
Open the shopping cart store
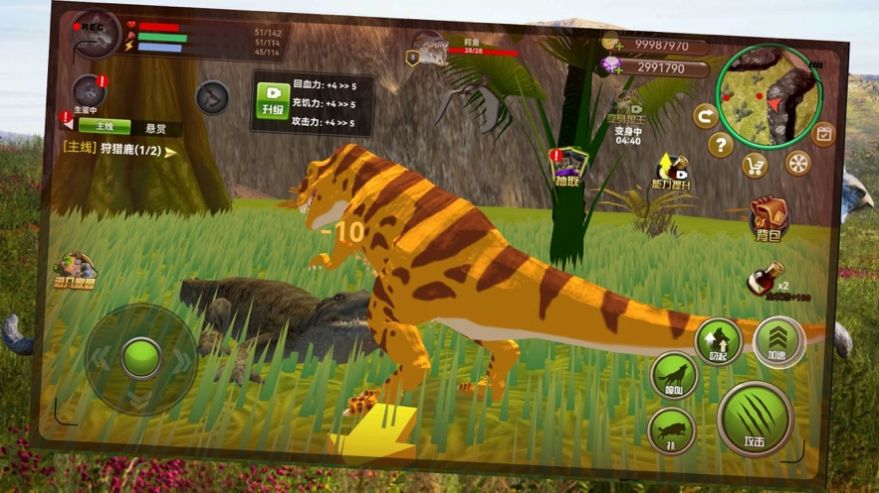756,166
